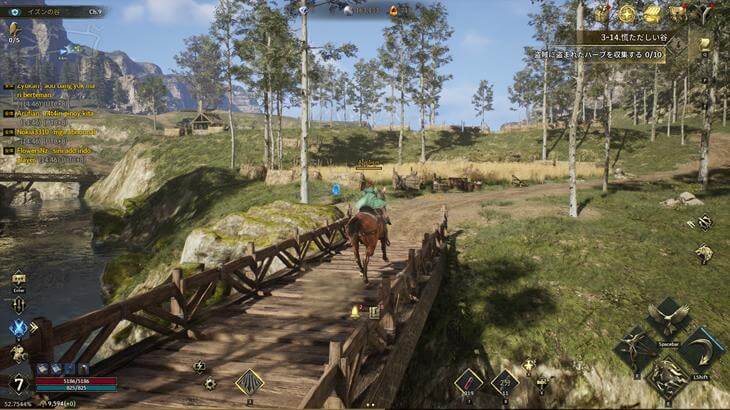Click the blue crossed swords icon
This screenshot has height=410, width=730.
point(19,327)
